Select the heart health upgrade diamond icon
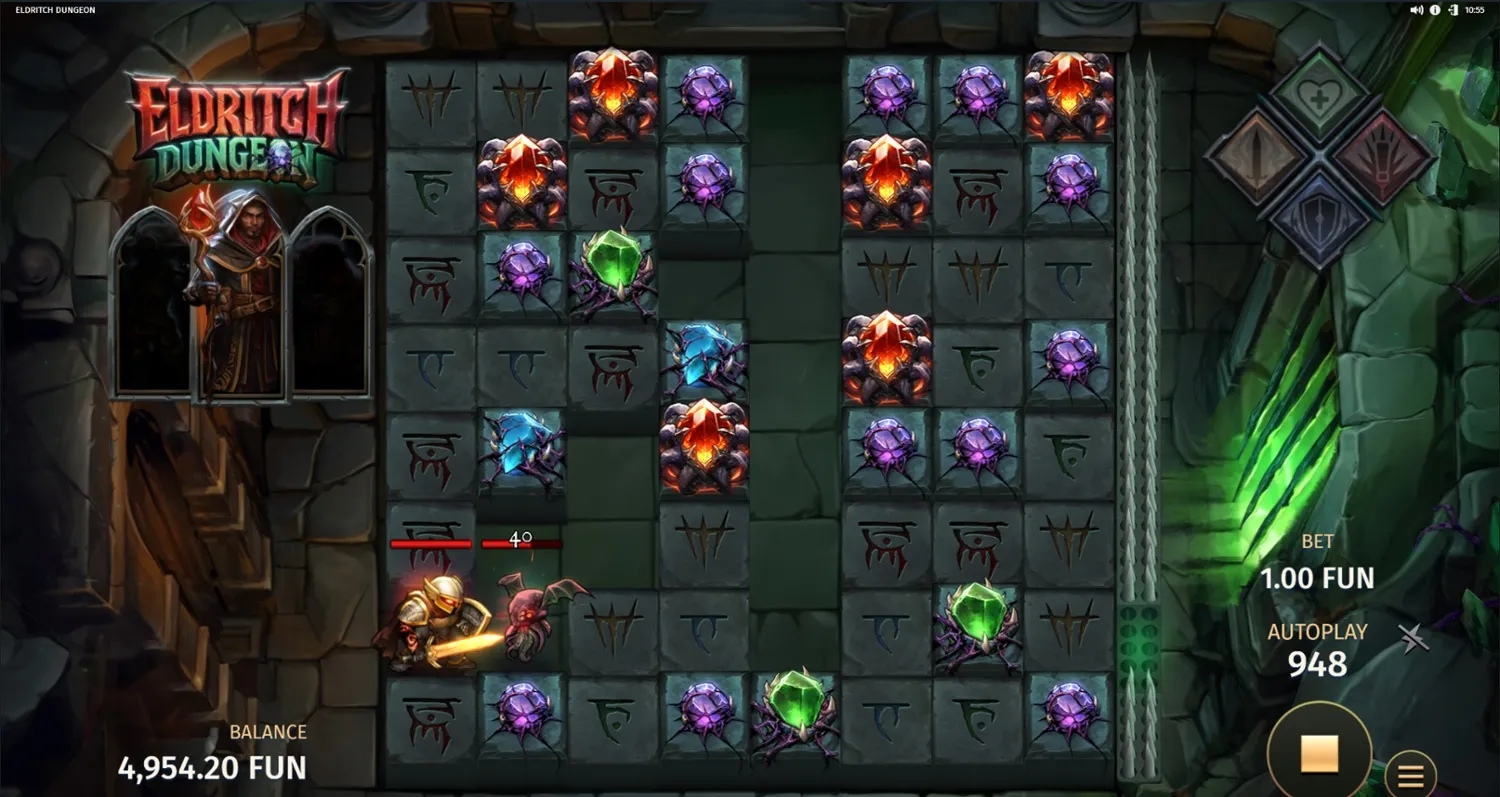 [1318, 93]
